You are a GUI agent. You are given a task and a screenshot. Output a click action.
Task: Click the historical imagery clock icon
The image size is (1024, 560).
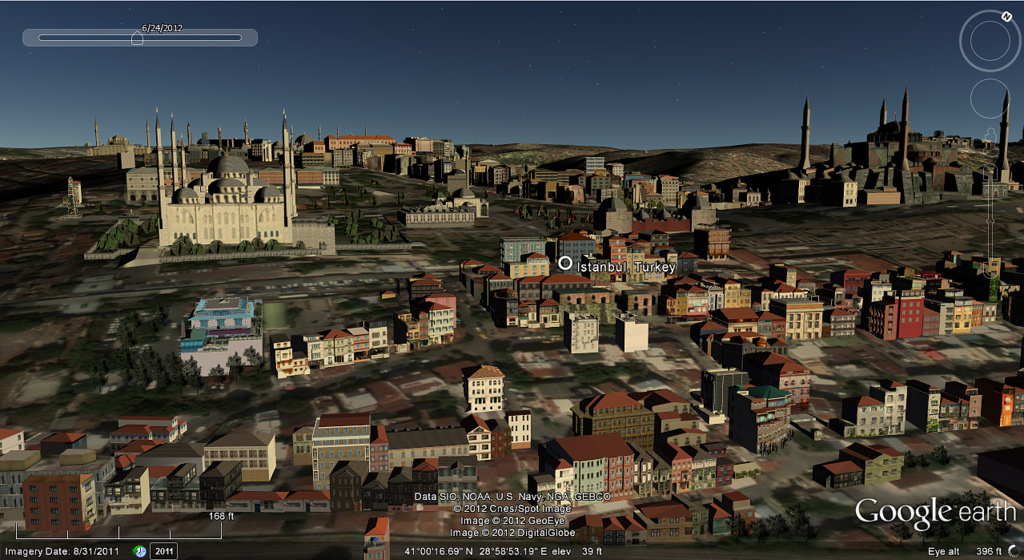point(140,550)
